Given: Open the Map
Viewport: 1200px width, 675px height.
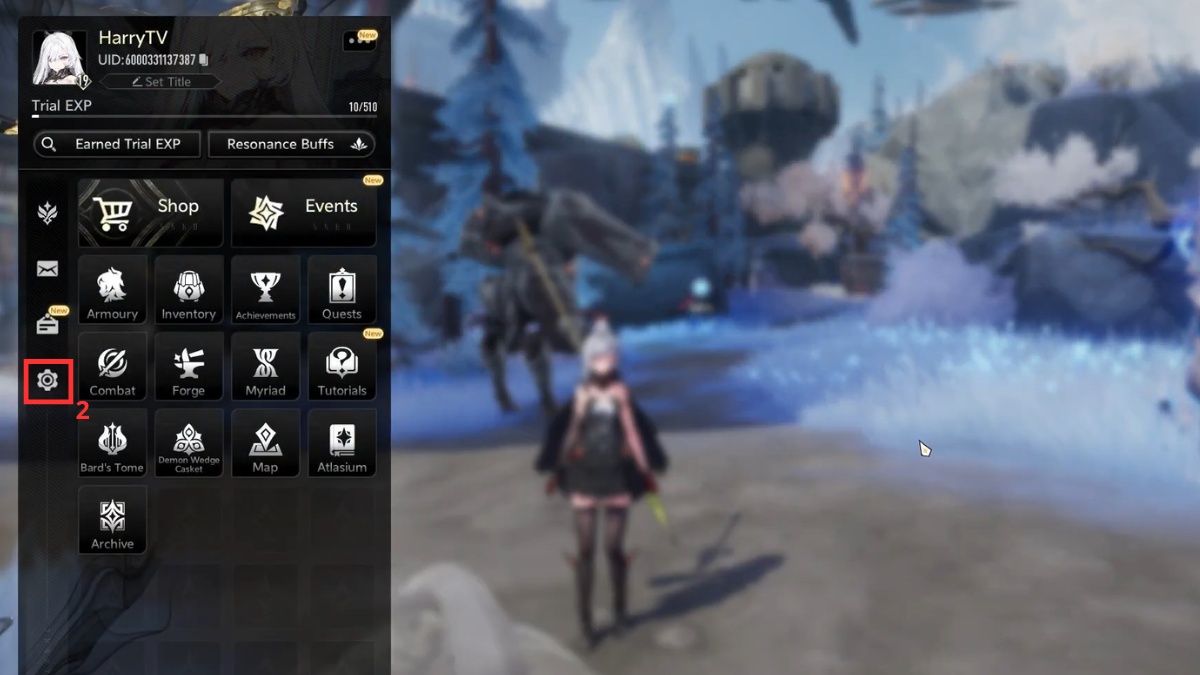Looking at the screenshot, I should (265, 443).
